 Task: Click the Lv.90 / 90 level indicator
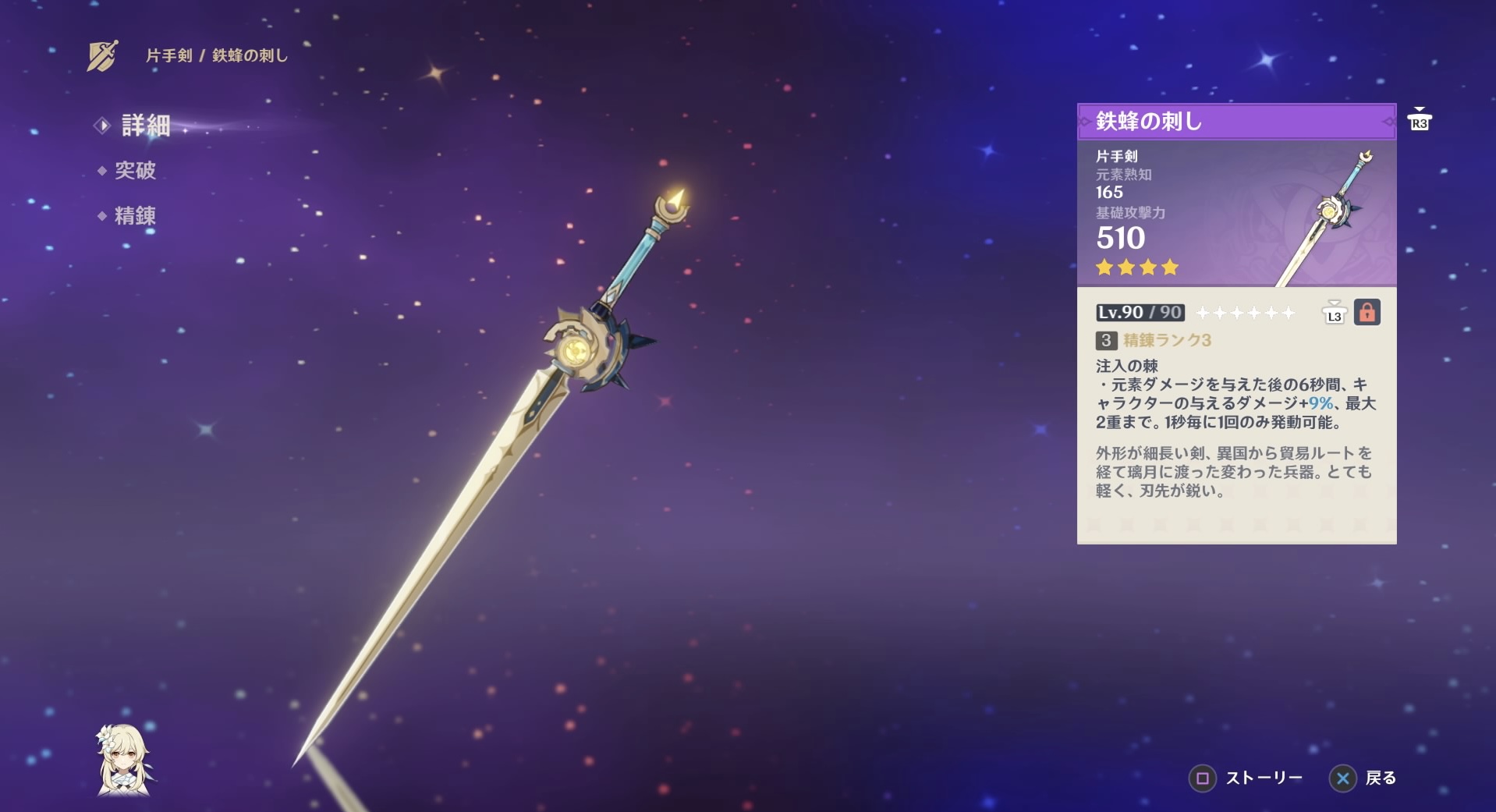pyautogui.click(x=1138, y=311)
